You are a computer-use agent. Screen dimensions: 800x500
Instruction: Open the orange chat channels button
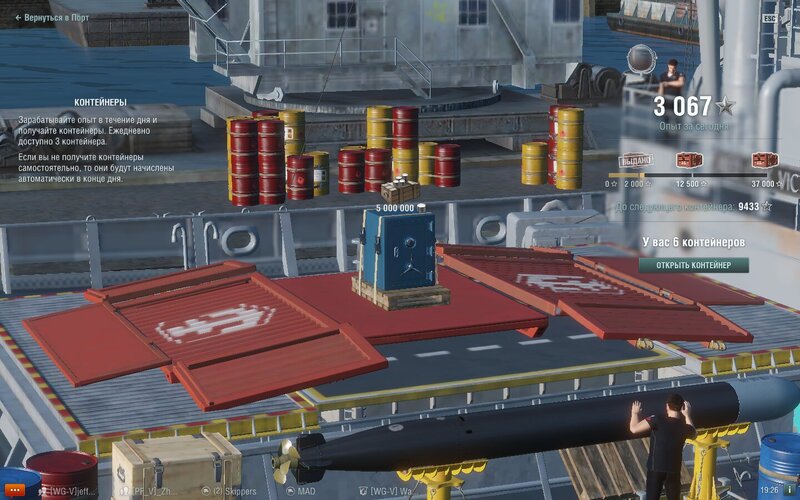point(16,491)
